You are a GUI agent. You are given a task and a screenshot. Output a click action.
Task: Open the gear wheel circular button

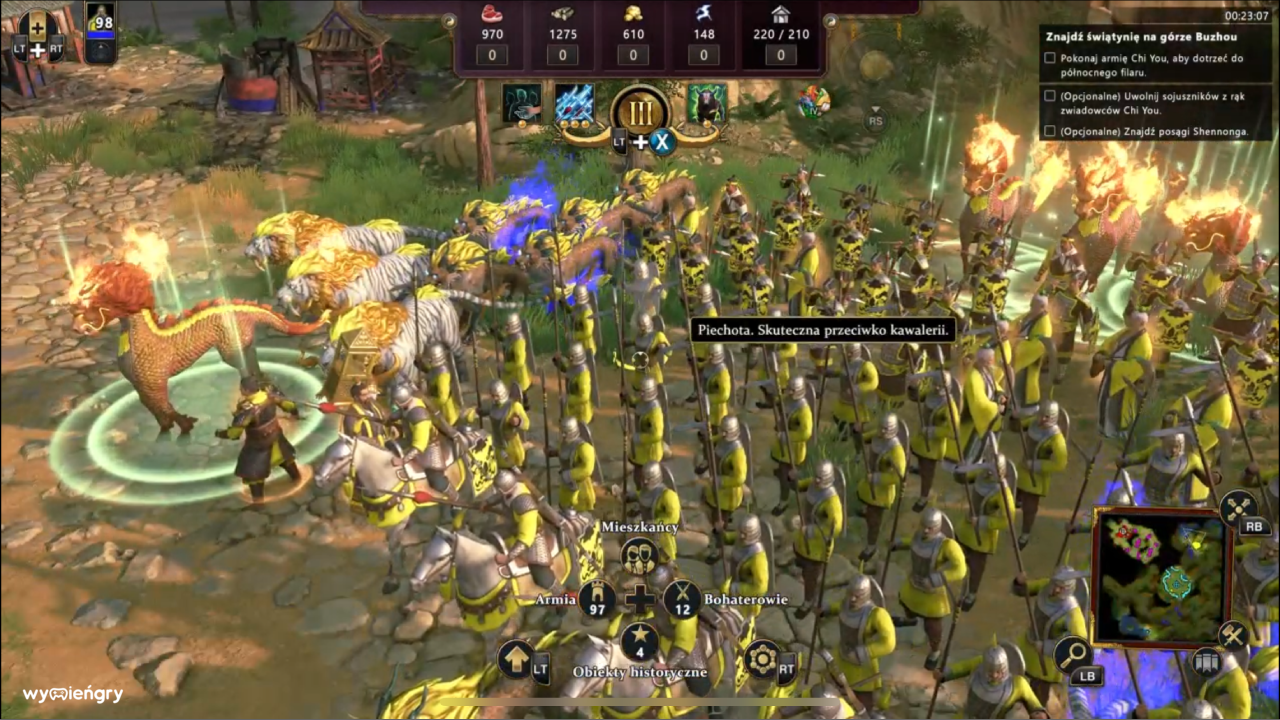click(x=762, y=660)
